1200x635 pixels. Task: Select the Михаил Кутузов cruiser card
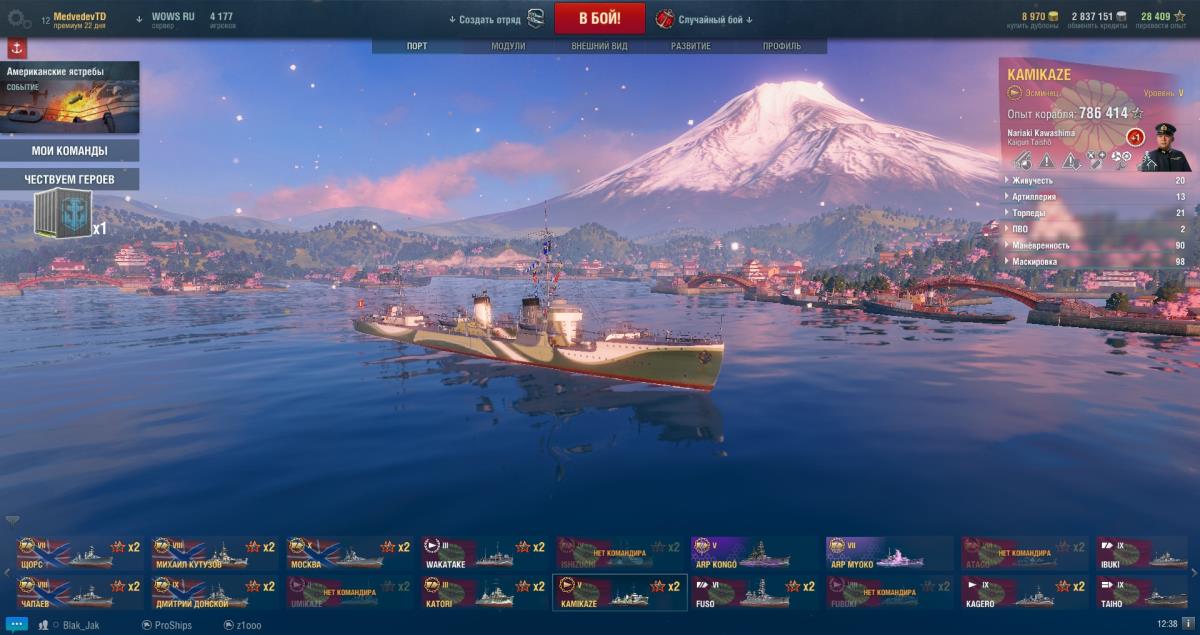pyautogui.click(x=214, y=553)
